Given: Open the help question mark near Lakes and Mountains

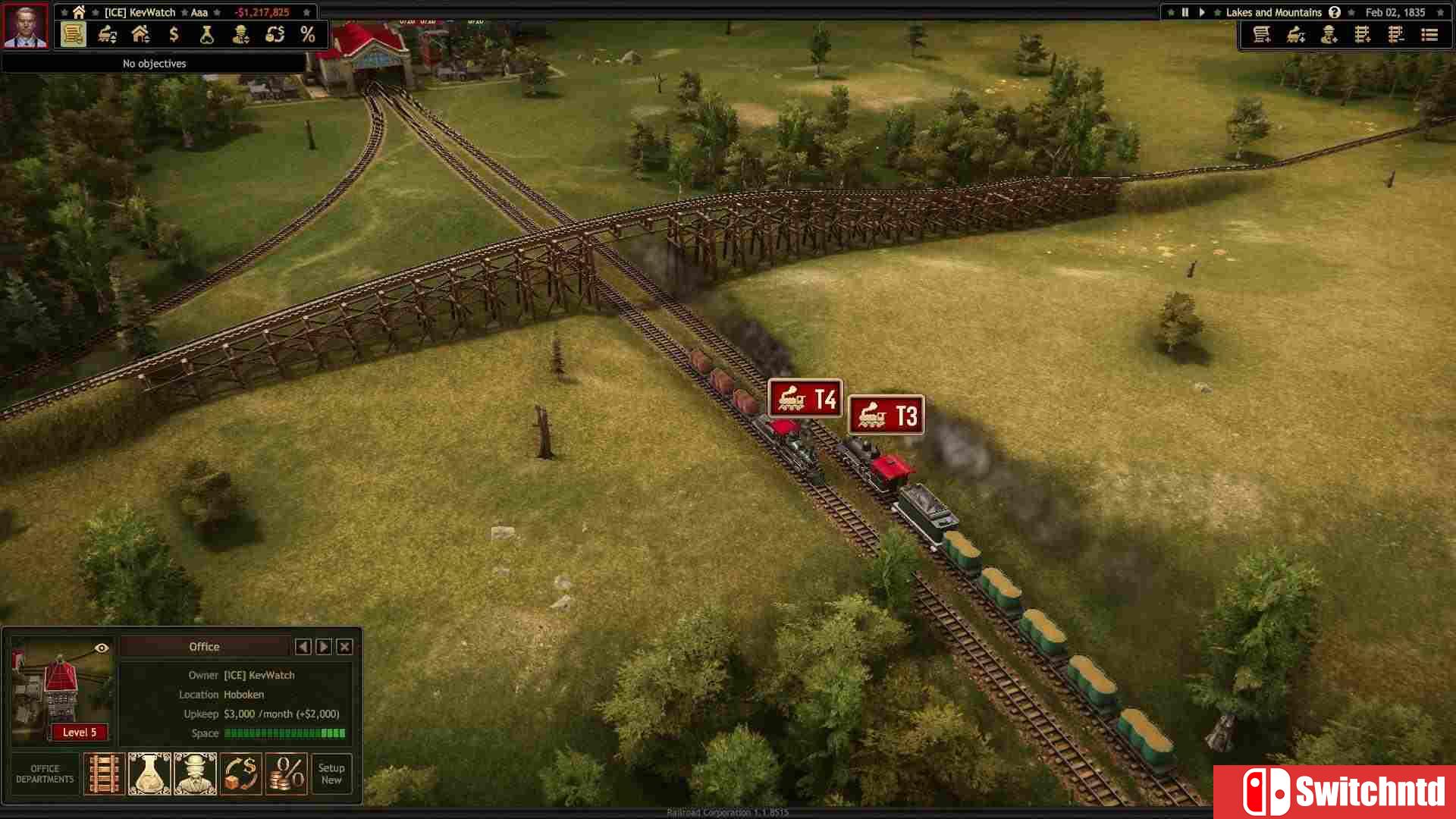Looking at the screenshot, I should [x=1335, y=12].
